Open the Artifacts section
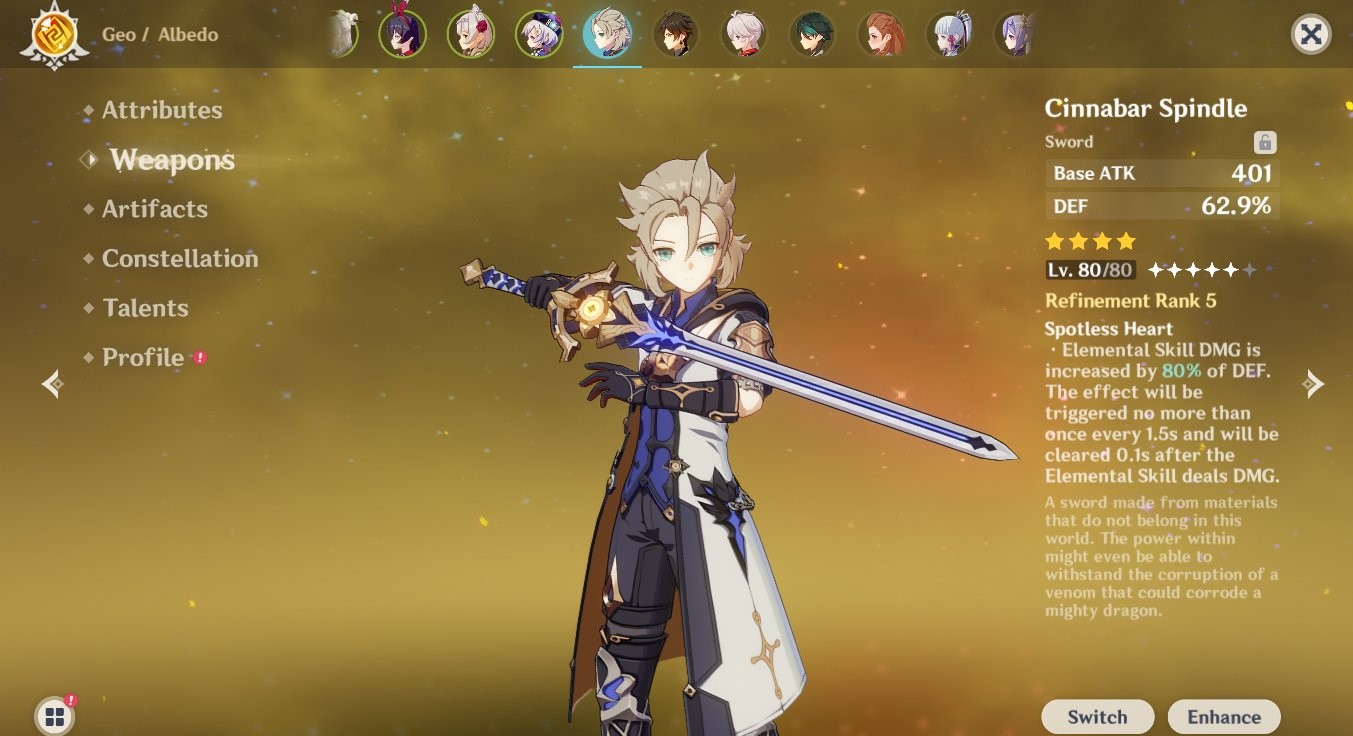 point(155,209)
